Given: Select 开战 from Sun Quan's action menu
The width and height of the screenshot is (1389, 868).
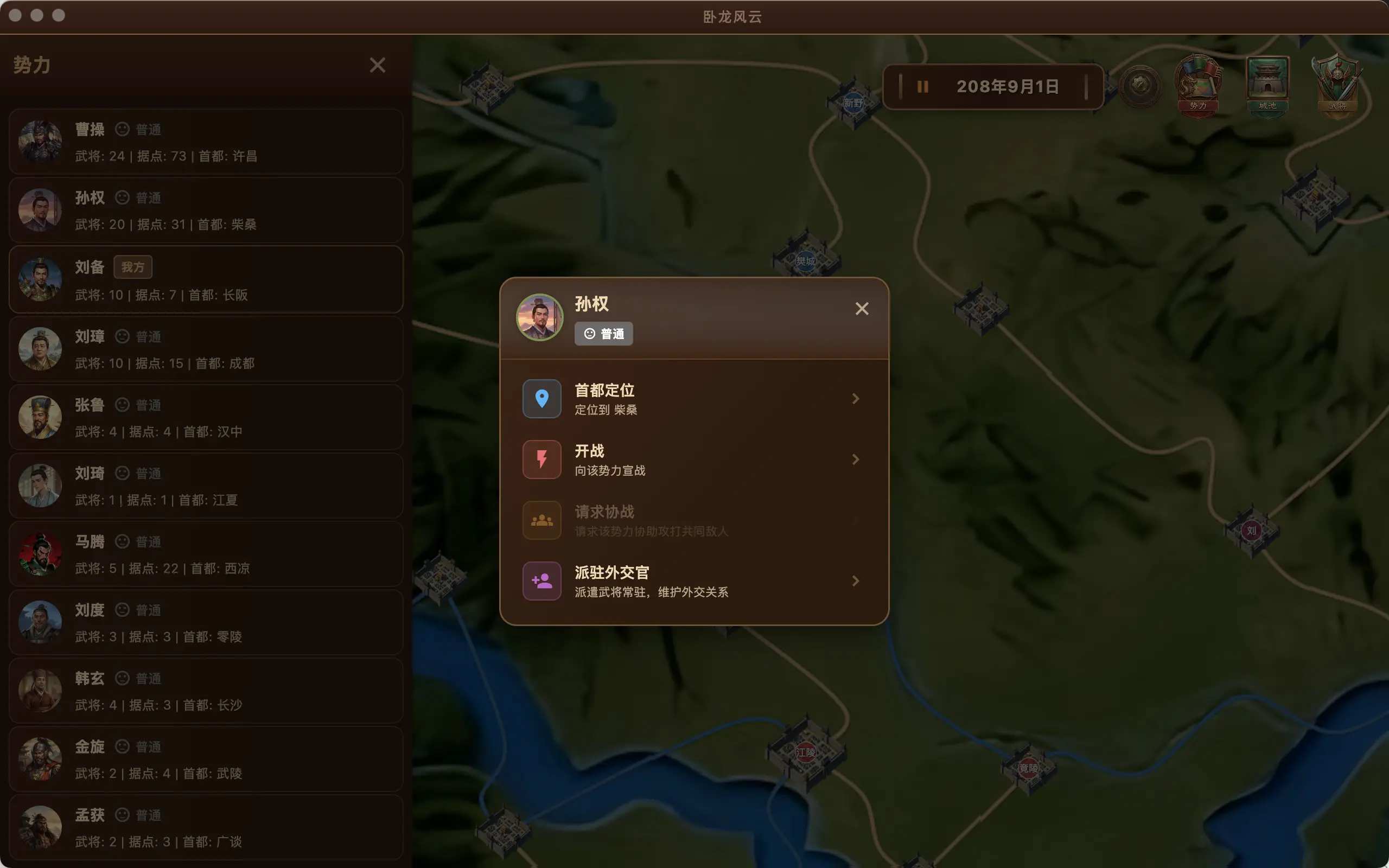Looking at the screenshot, I should (632, 459).
